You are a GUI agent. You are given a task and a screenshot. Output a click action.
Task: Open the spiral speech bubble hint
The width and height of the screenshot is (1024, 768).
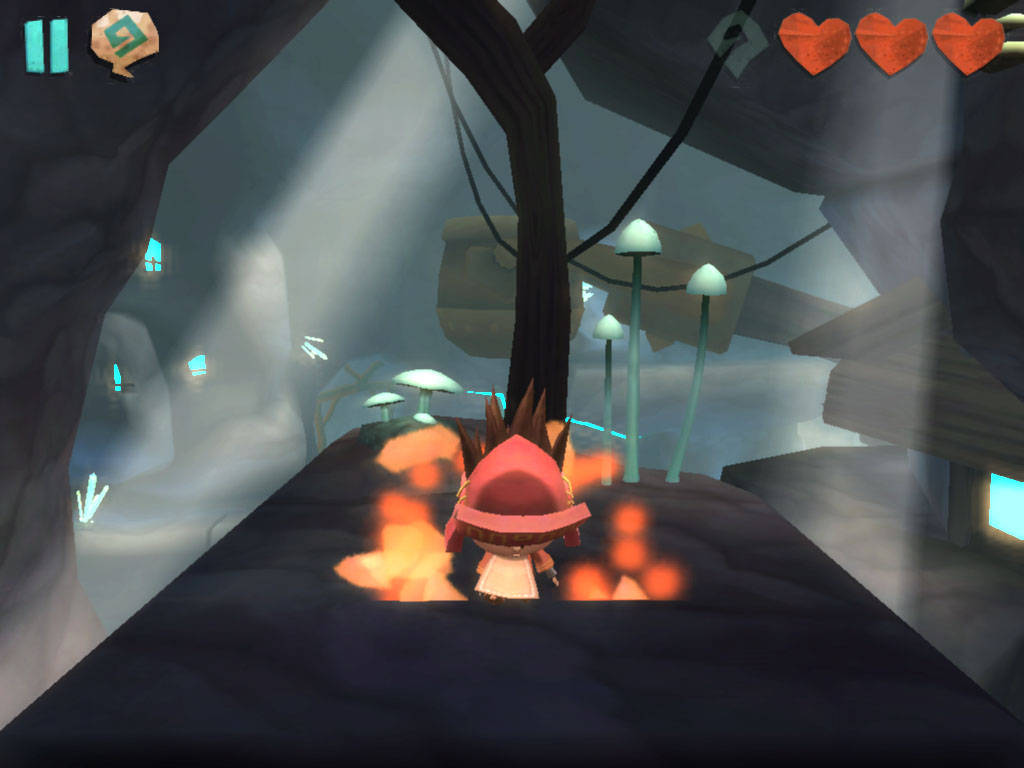click(124, 42)
